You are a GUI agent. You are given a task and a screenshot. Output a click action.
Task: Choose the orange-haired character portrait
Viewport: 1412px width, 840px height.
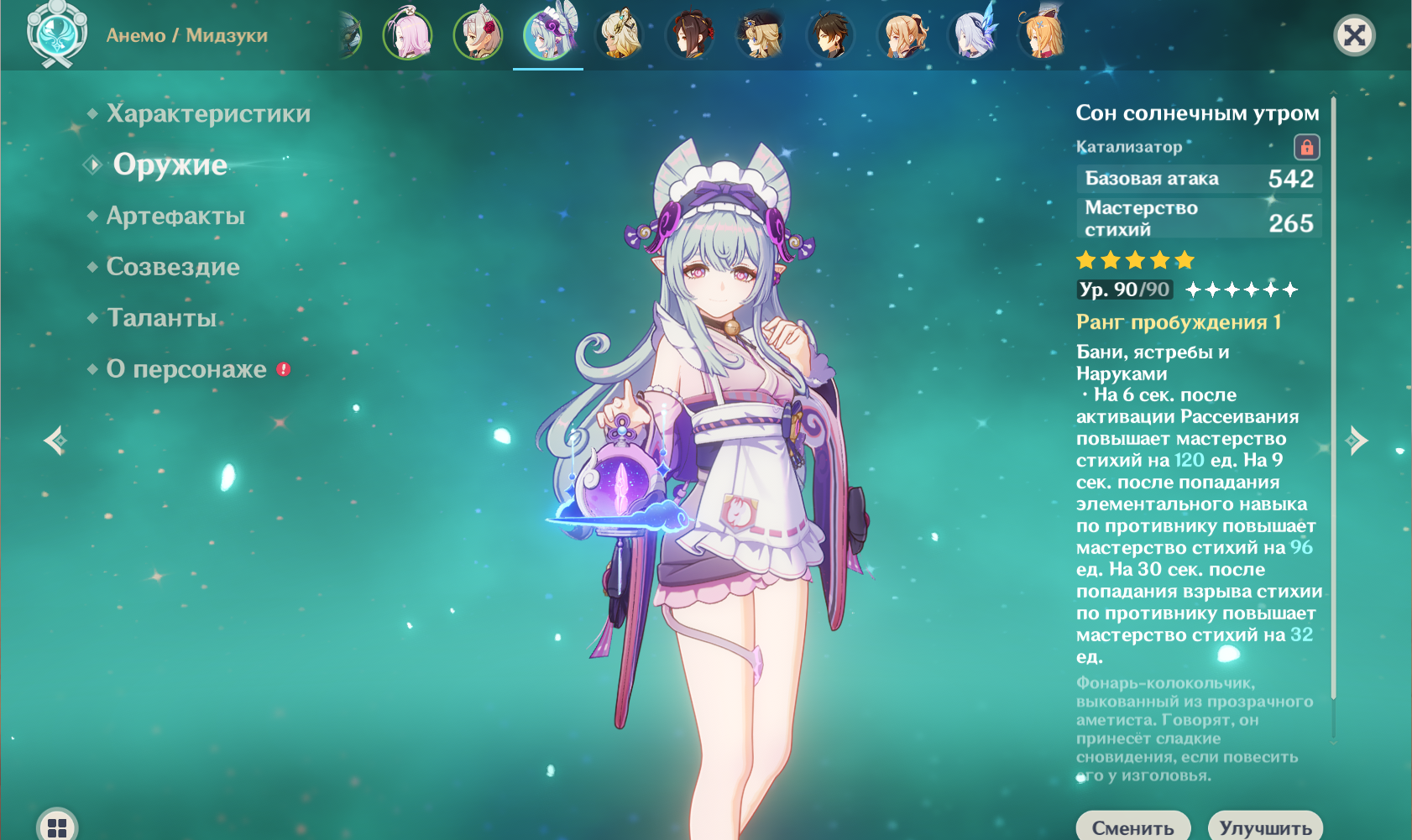click(1043, 35)
